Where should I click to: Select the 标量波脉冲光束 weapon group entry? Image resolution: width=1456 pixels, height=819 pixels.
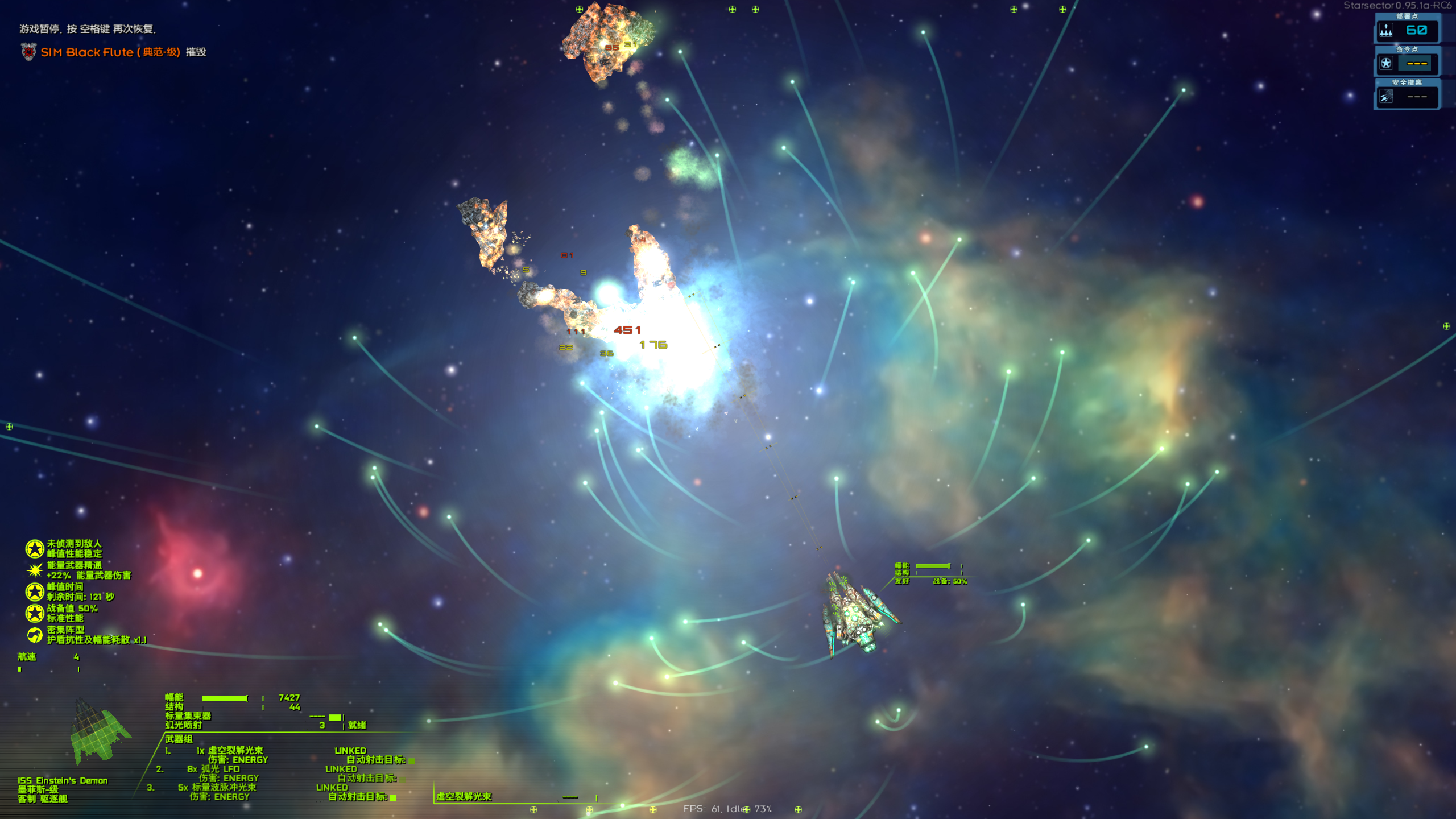click(224, 788)
